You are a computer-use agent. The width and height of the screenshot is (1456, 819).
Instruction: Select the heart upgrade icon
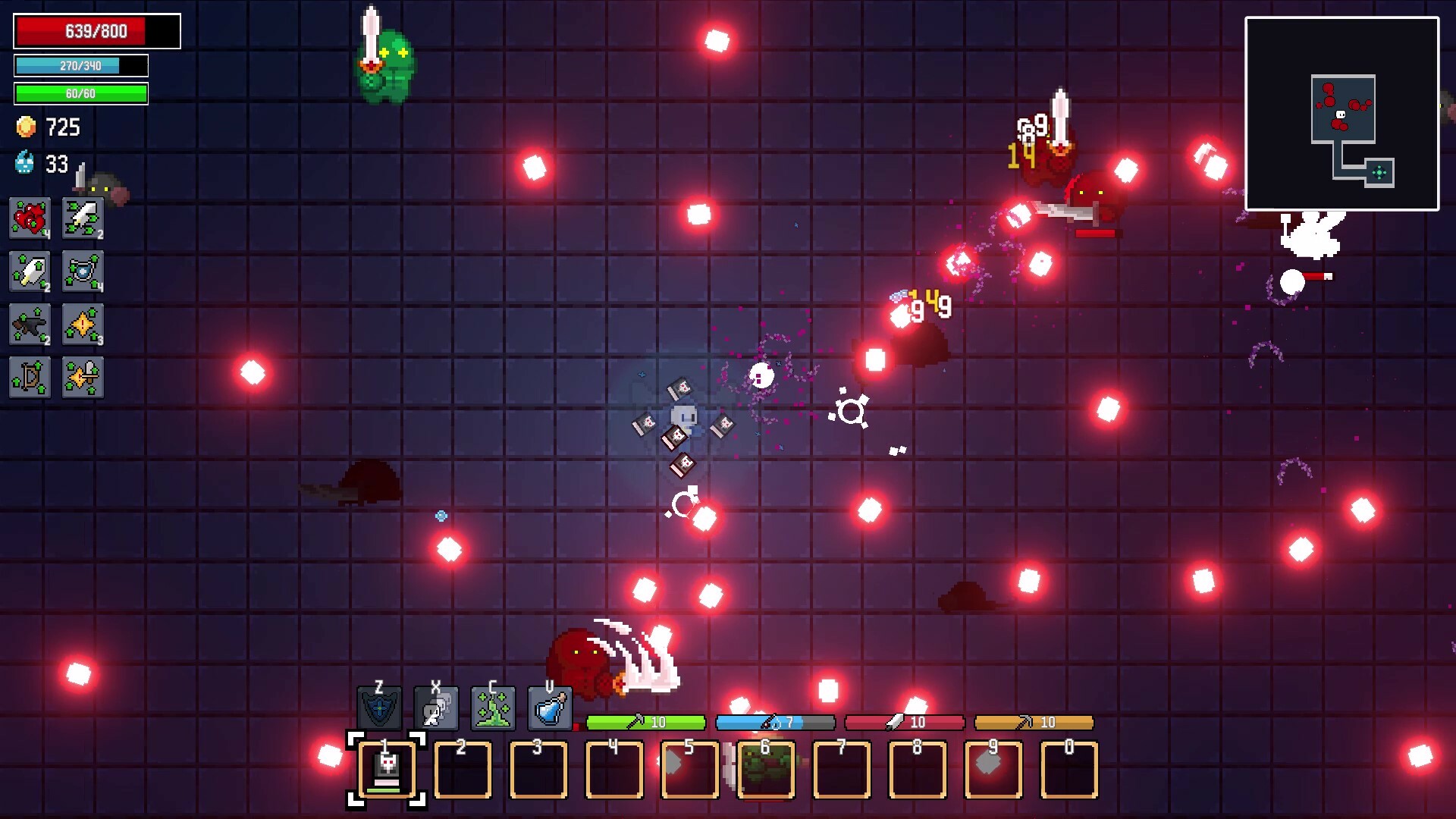point(30,219)
